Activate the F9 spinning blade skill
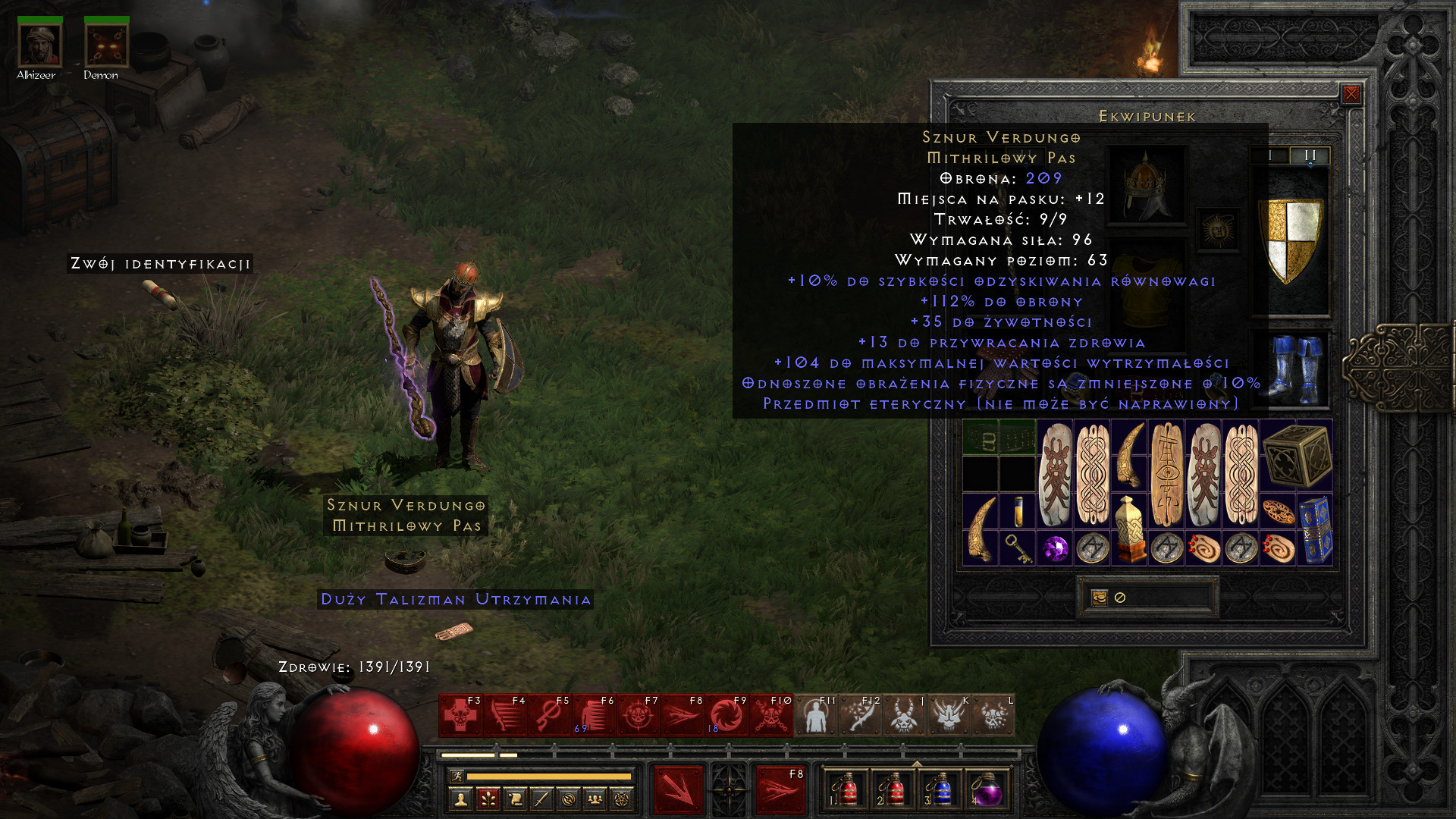Image resolution: width=1456 pixels, height=819 pixels. coord(726,715)
